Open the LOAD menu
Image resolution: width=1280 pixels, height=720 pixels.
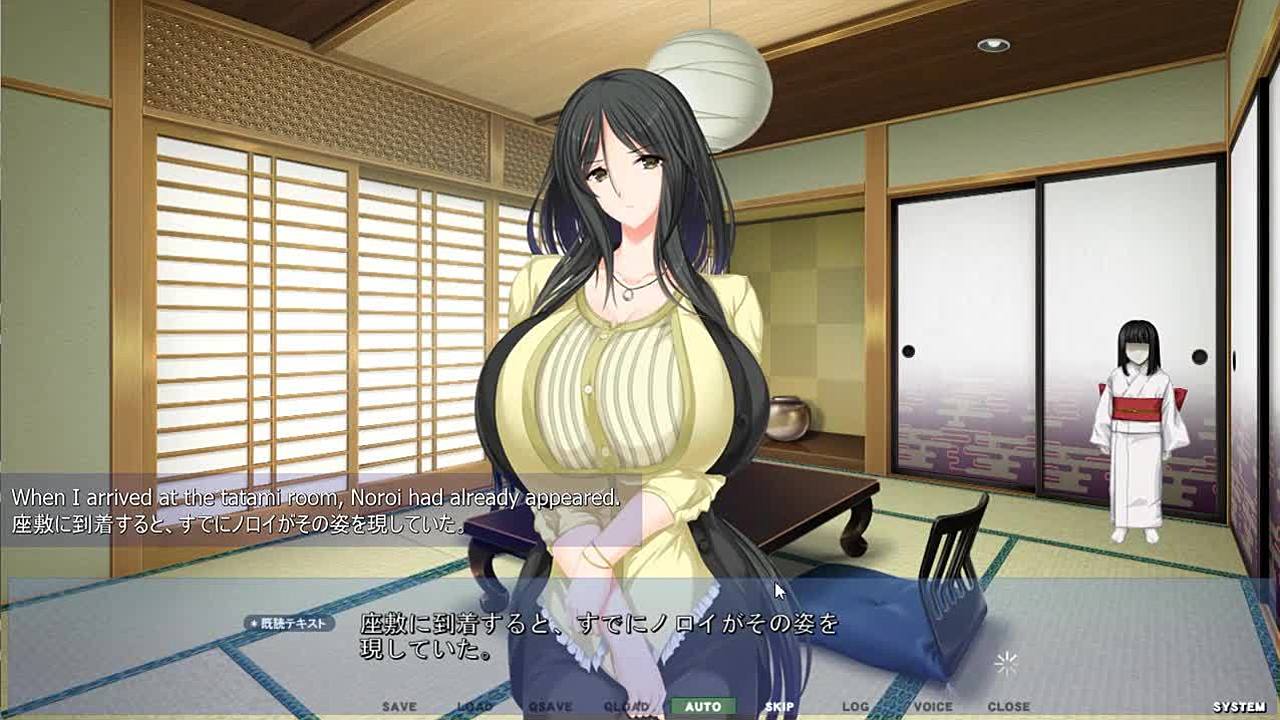[475, 707]
